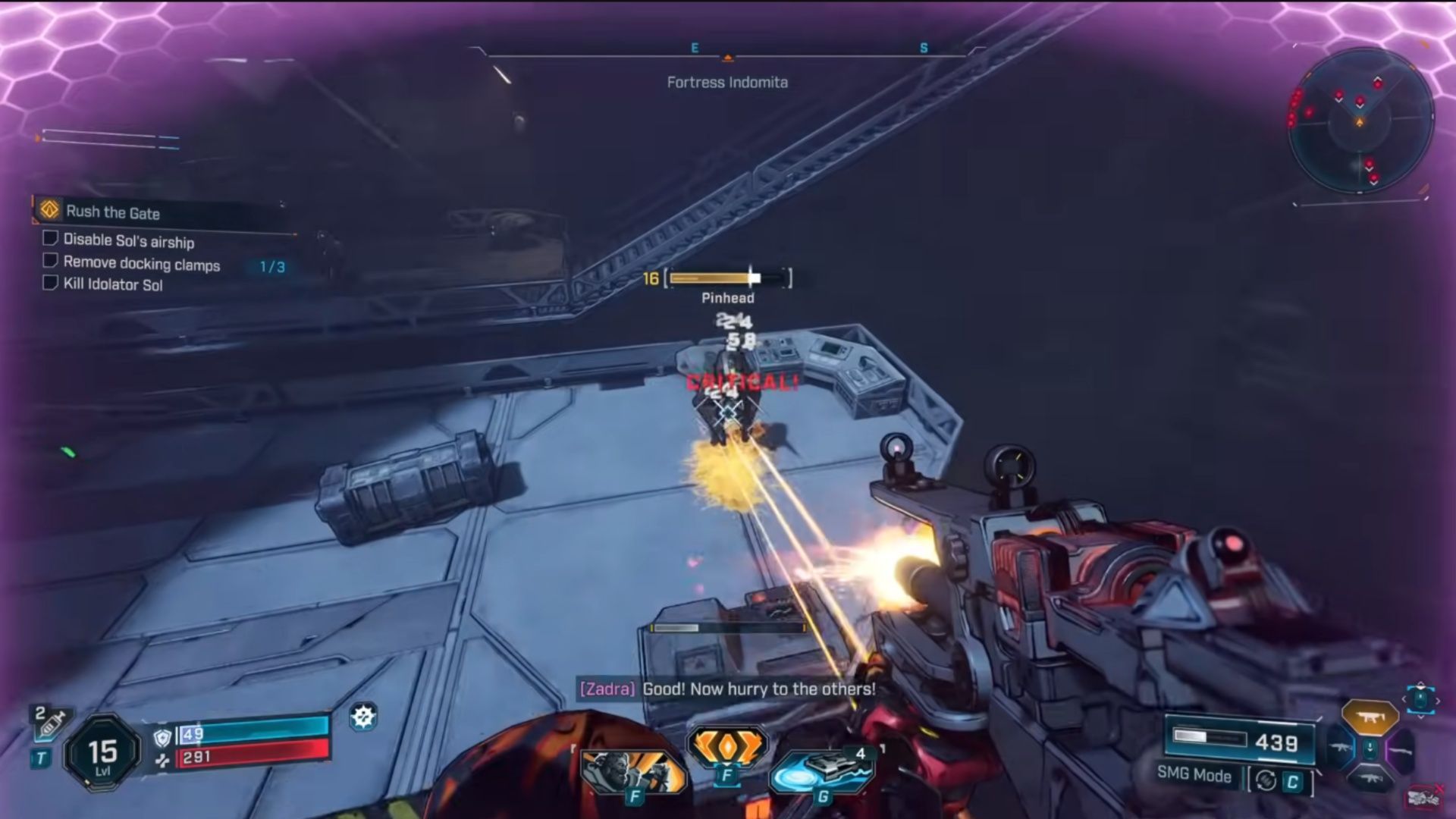This screenshot has width=1456, height=819.
Task: Click the SMG Mode label
Action: point(1192,777)
